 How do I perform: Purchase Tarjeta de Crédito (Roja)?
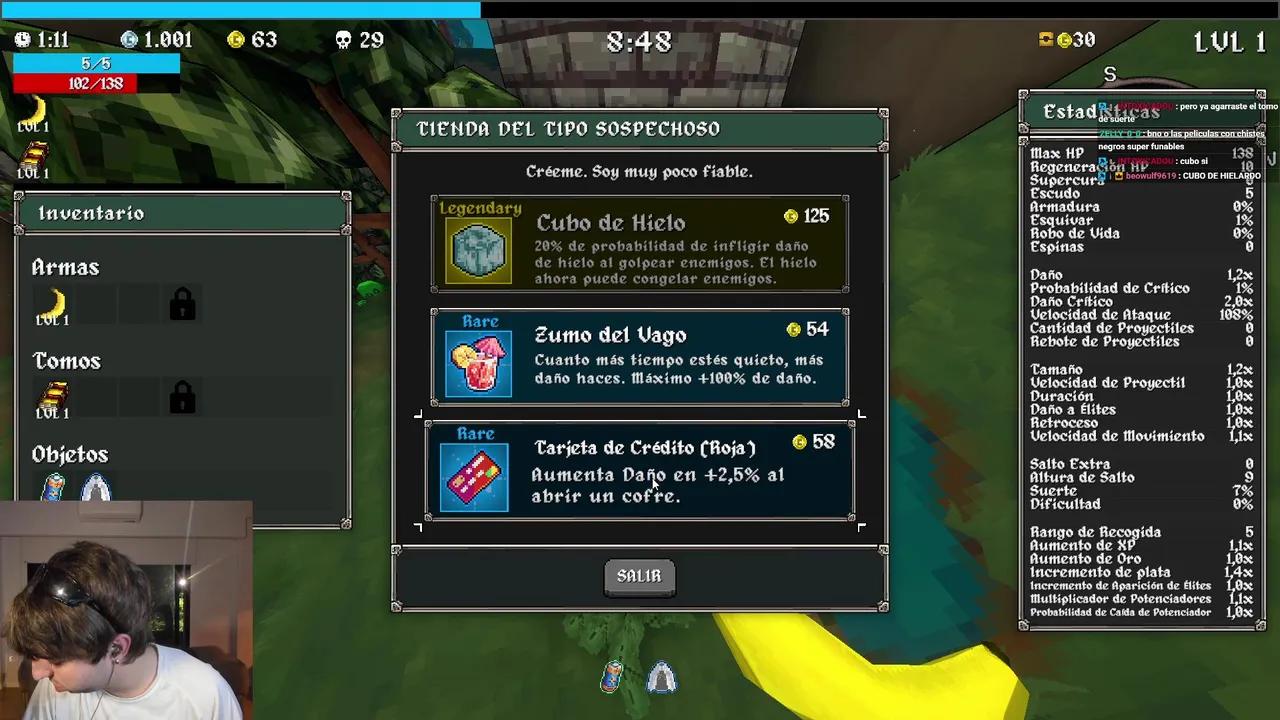click(640, 470)
